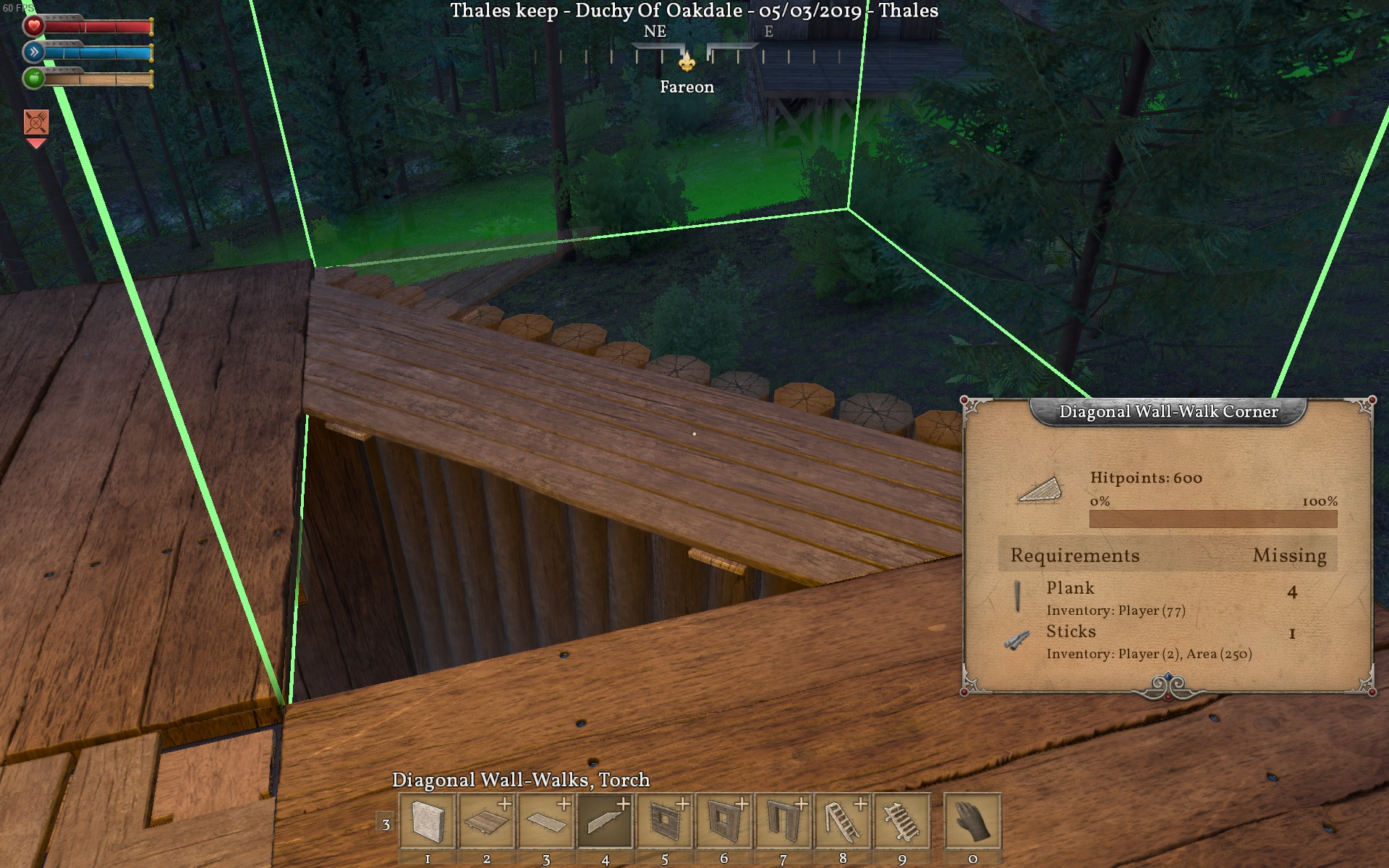The image size is (1389, 868).
Task: Select the stone window frame in slot 6
Action: 724,822
